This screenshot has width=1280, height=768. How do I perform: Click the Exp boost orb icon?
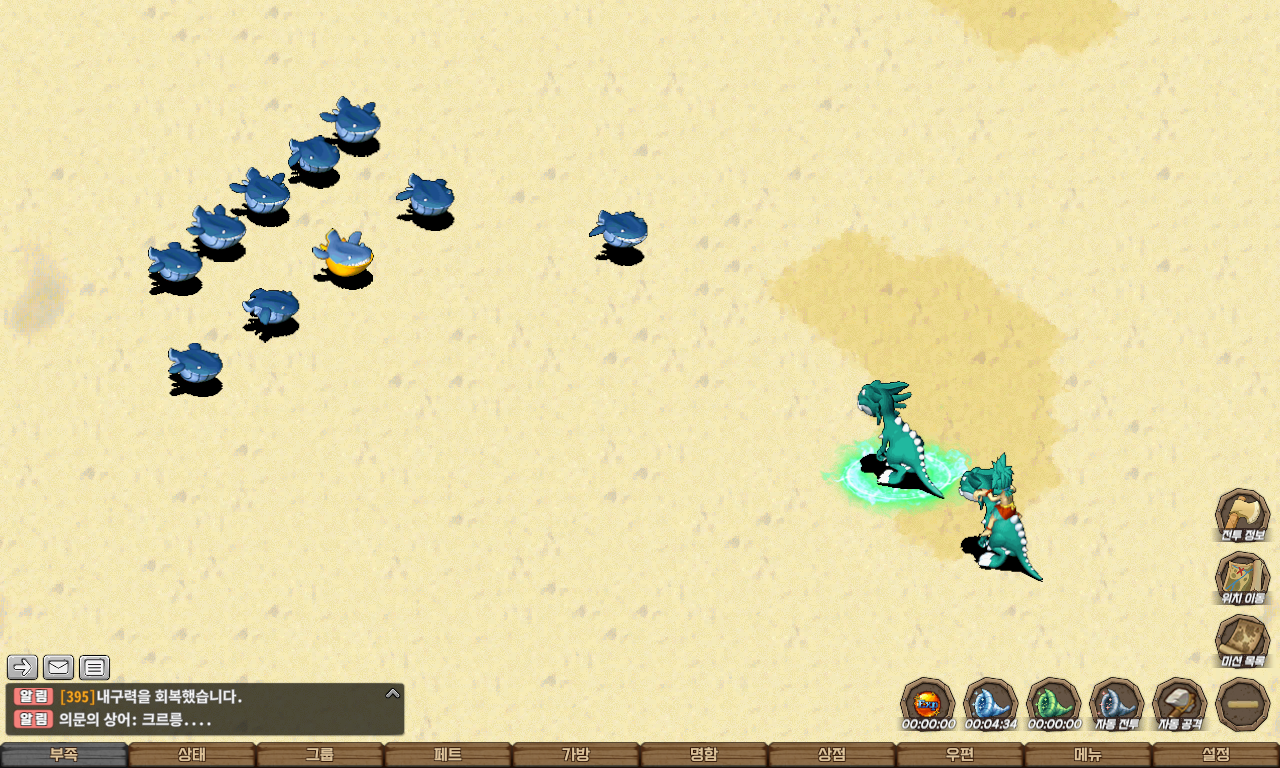tap(927, 702)
